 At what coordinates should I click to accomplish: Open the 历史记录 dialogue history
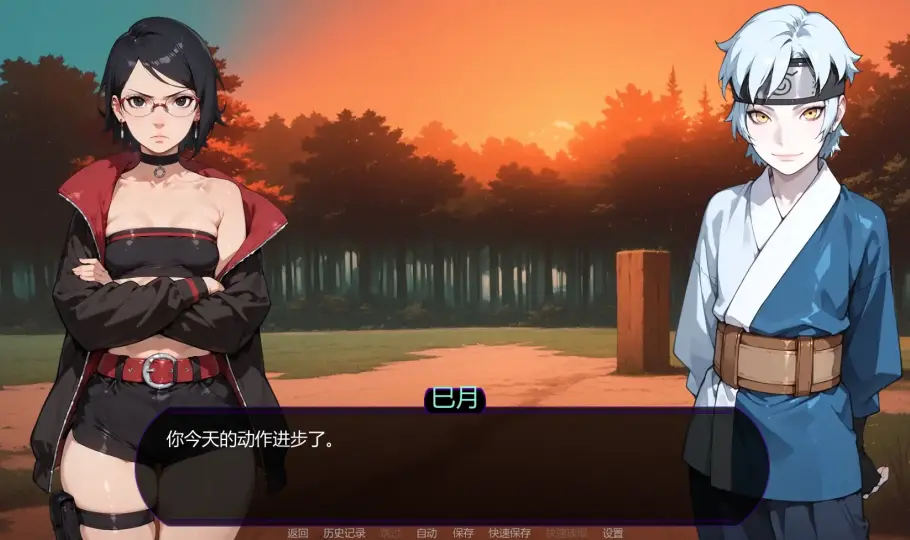[345, 533]
